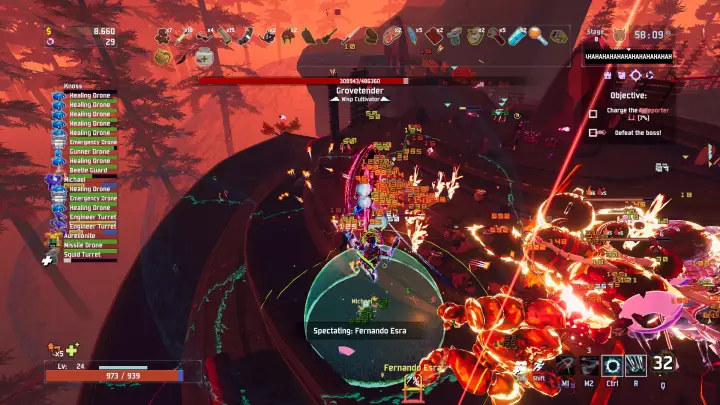Activate the M1 primary skill icon

point(566,367)
